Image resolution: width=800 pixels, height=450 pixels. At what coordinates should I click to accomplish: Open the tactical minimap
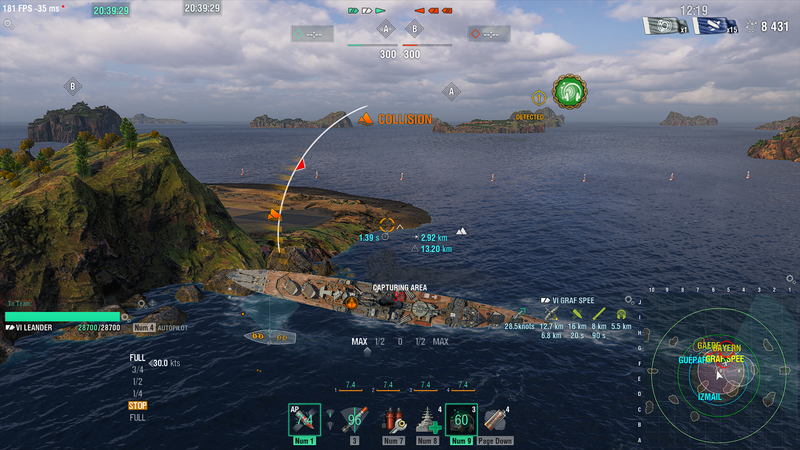point(715,372)
